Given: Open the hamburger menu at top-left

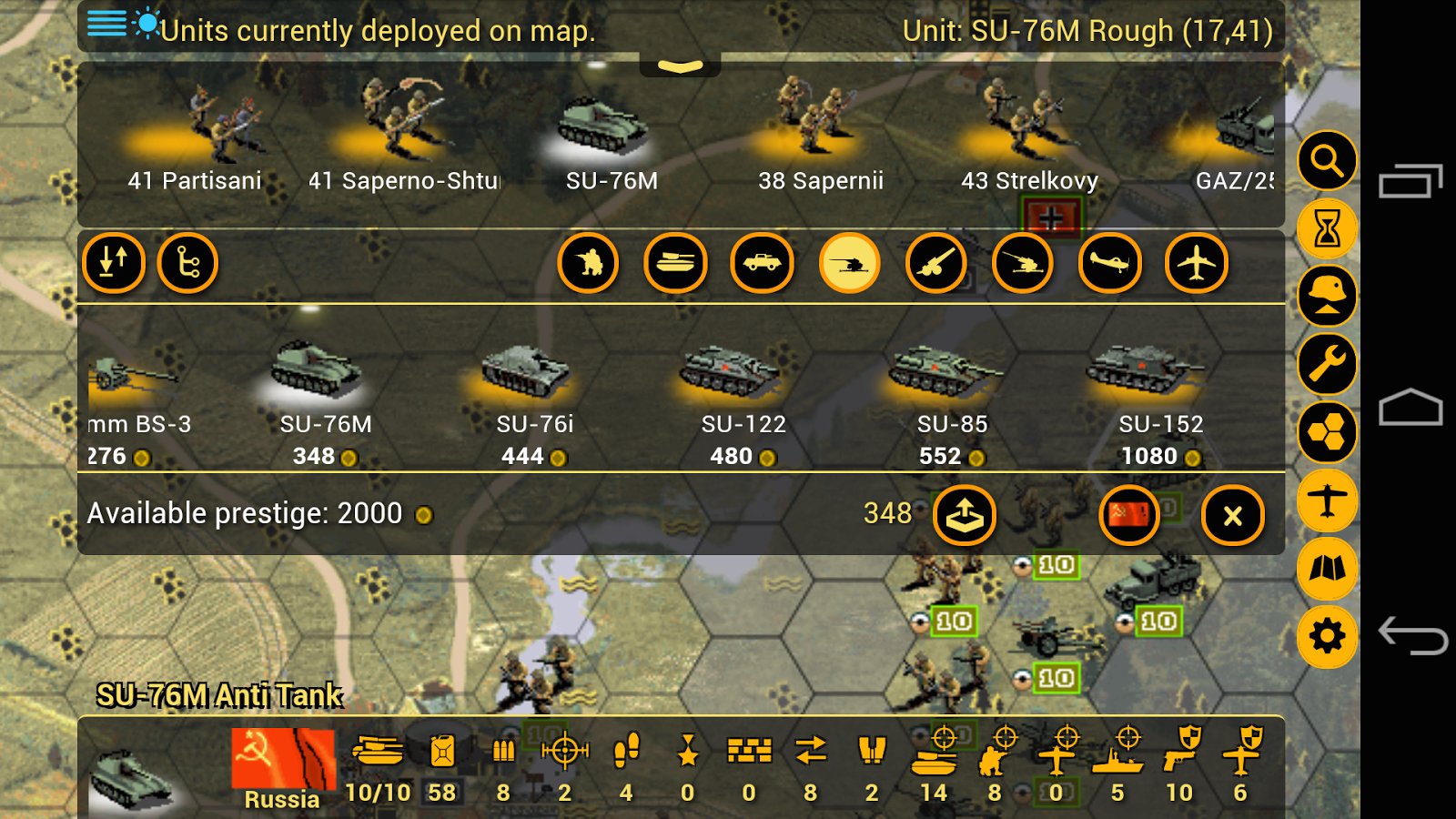Looking at the screenshot, I should 106,24.
